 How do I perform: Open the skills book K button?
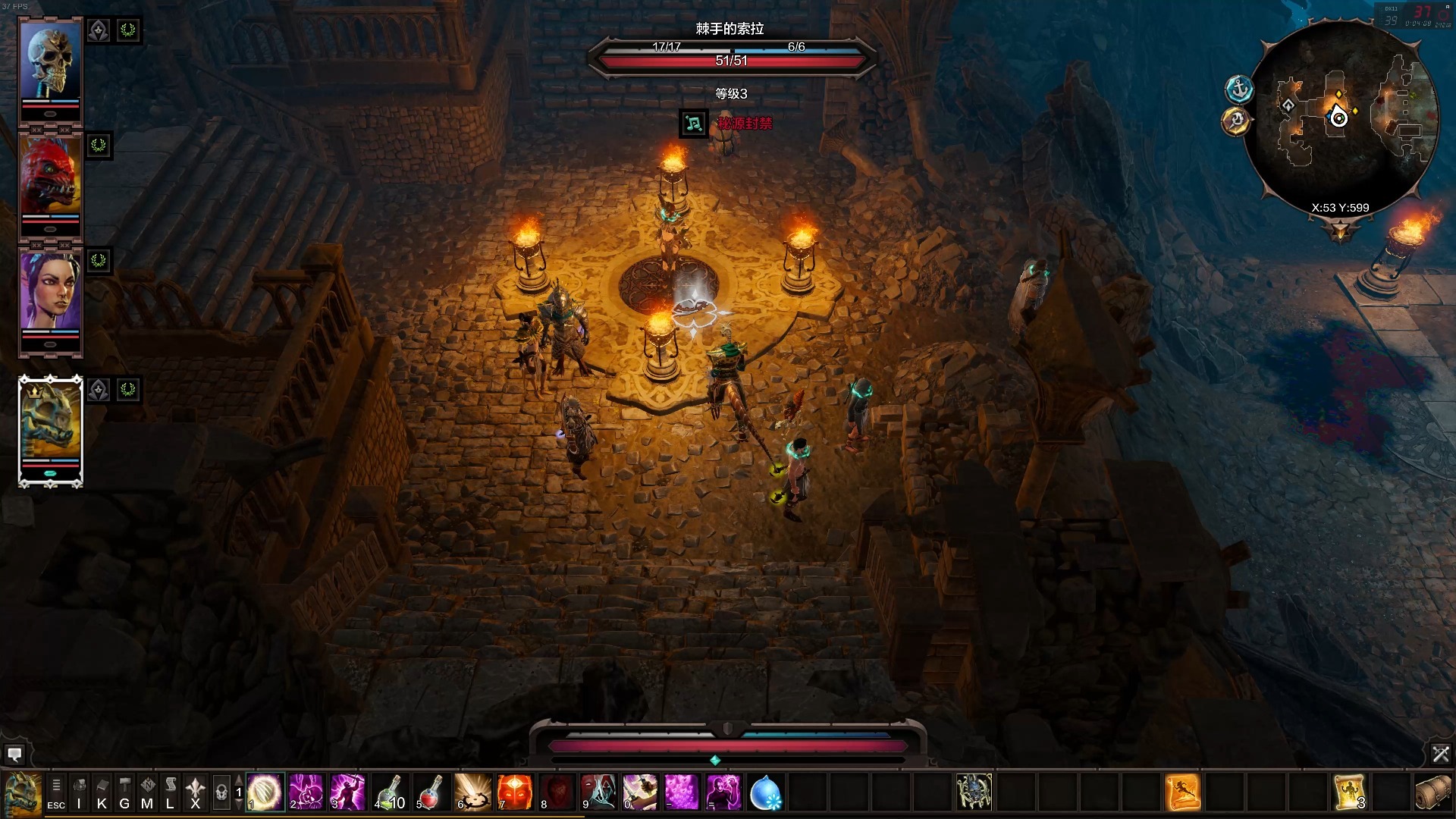point(102,792)
